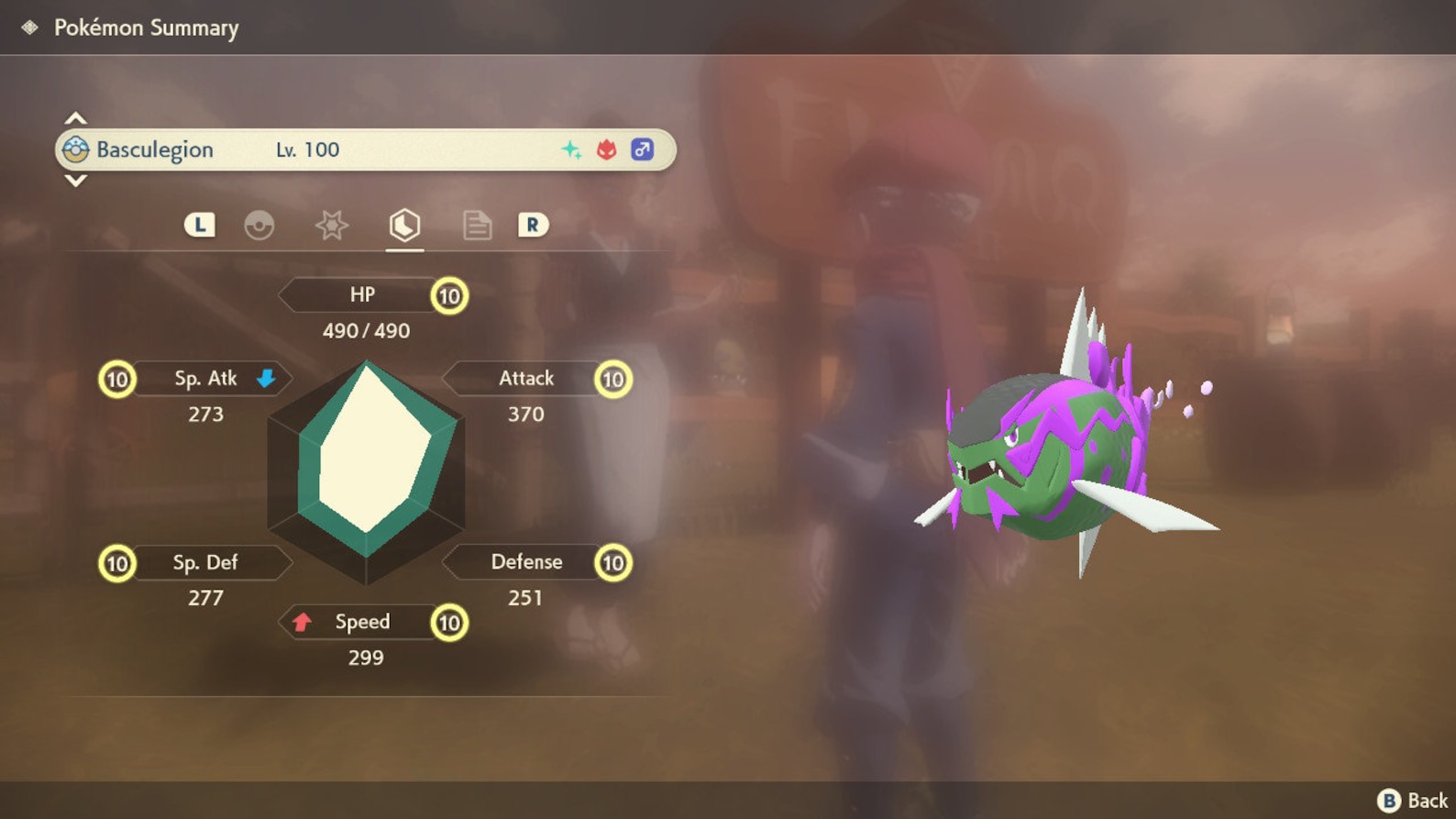Click the B button icon next to Back

pyautogui.click(x=1389, y=800)
